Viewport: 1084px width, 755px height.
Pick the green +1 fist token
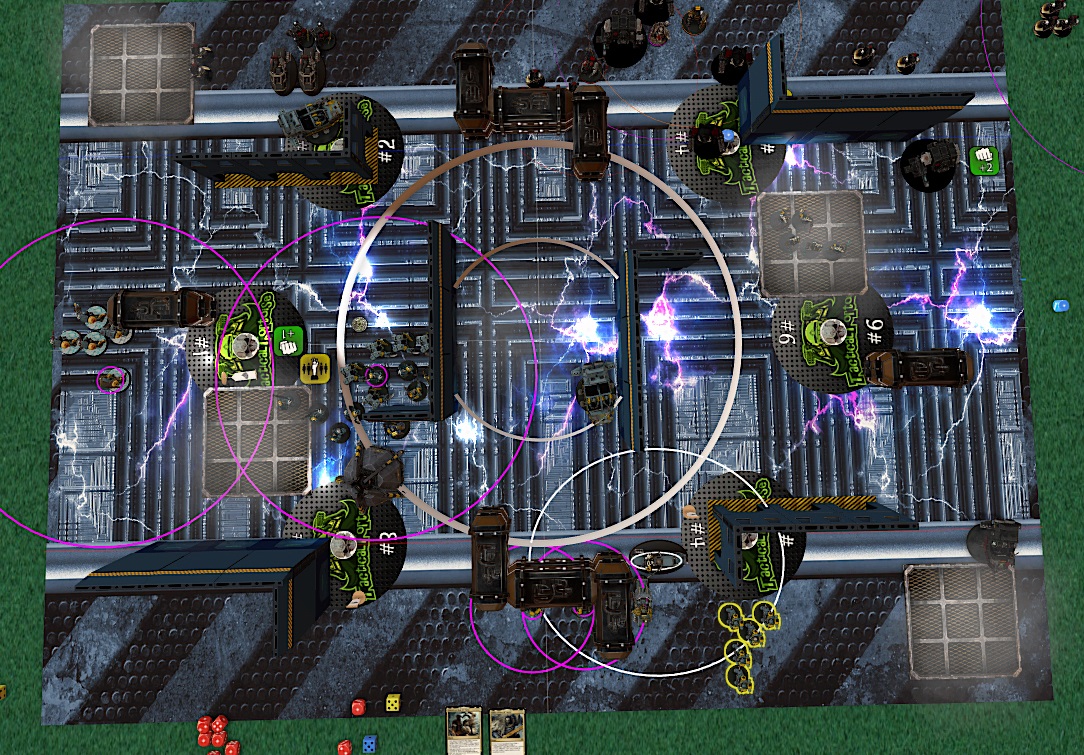click(x=288, y=338)
